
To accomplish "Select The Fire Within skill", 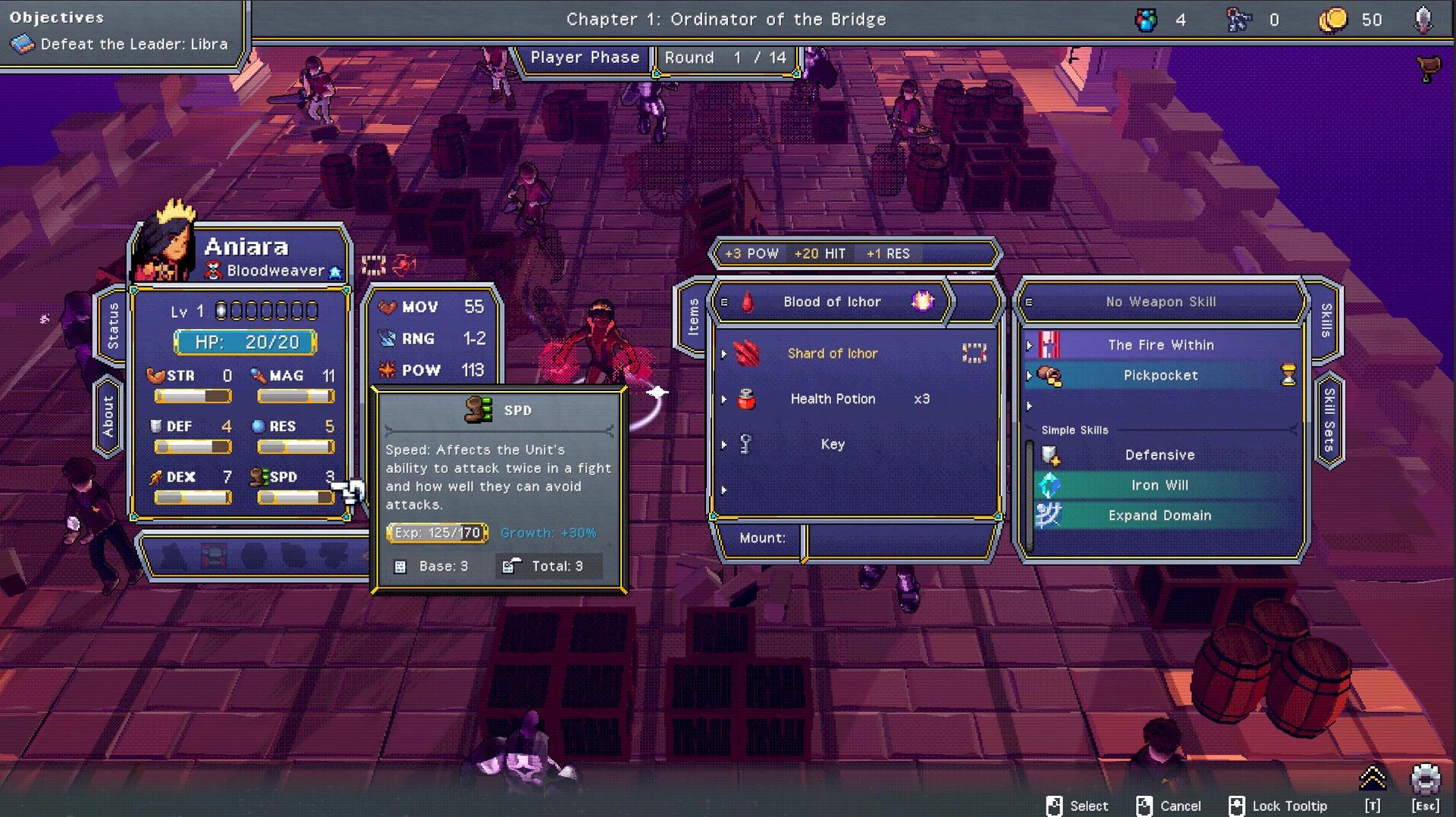I will (x=1160, y=345).
